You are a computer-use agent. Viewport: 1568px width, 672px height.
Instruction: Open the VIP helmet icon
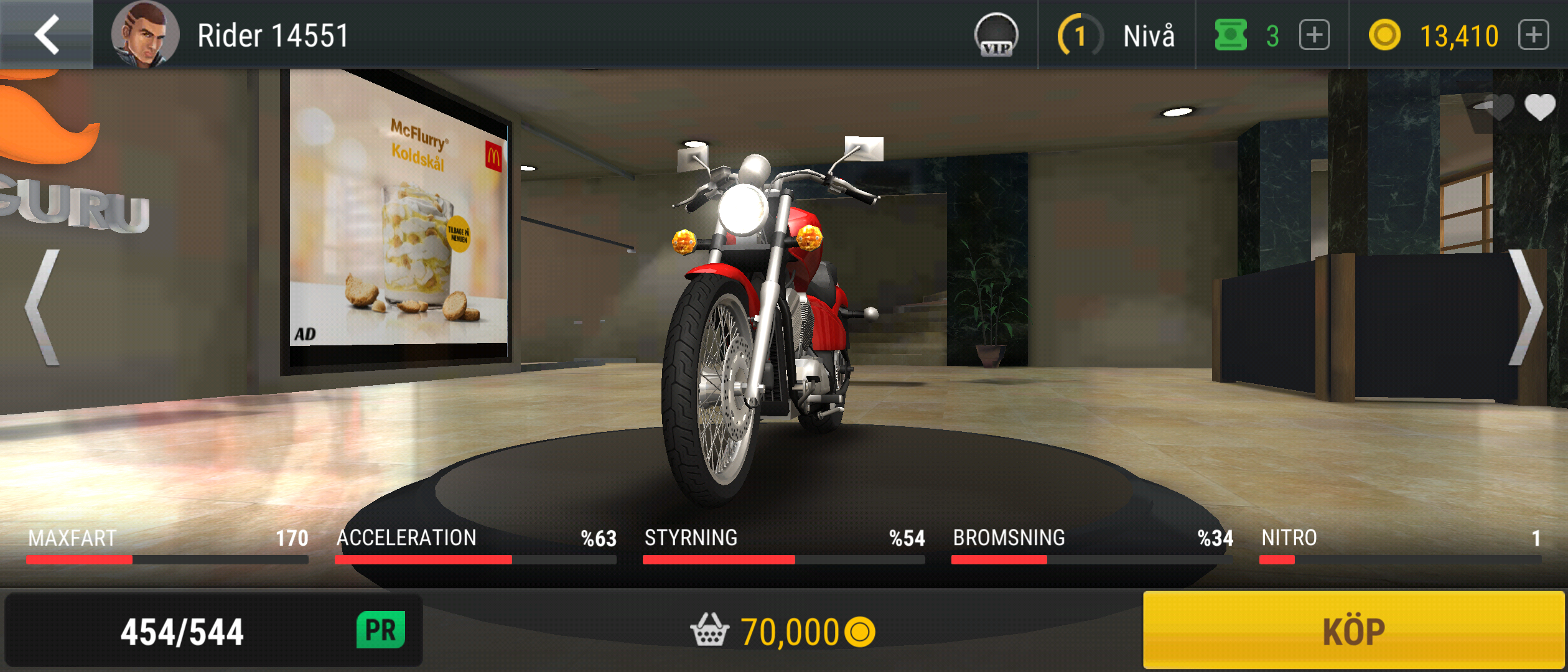[x=996, y=35]
